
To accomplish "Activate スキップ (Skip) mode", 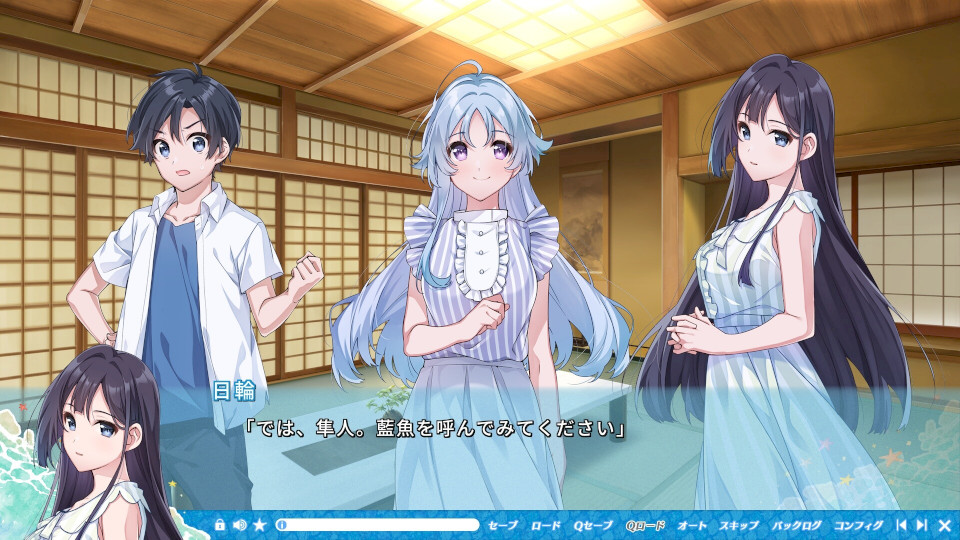I will 739,525.
